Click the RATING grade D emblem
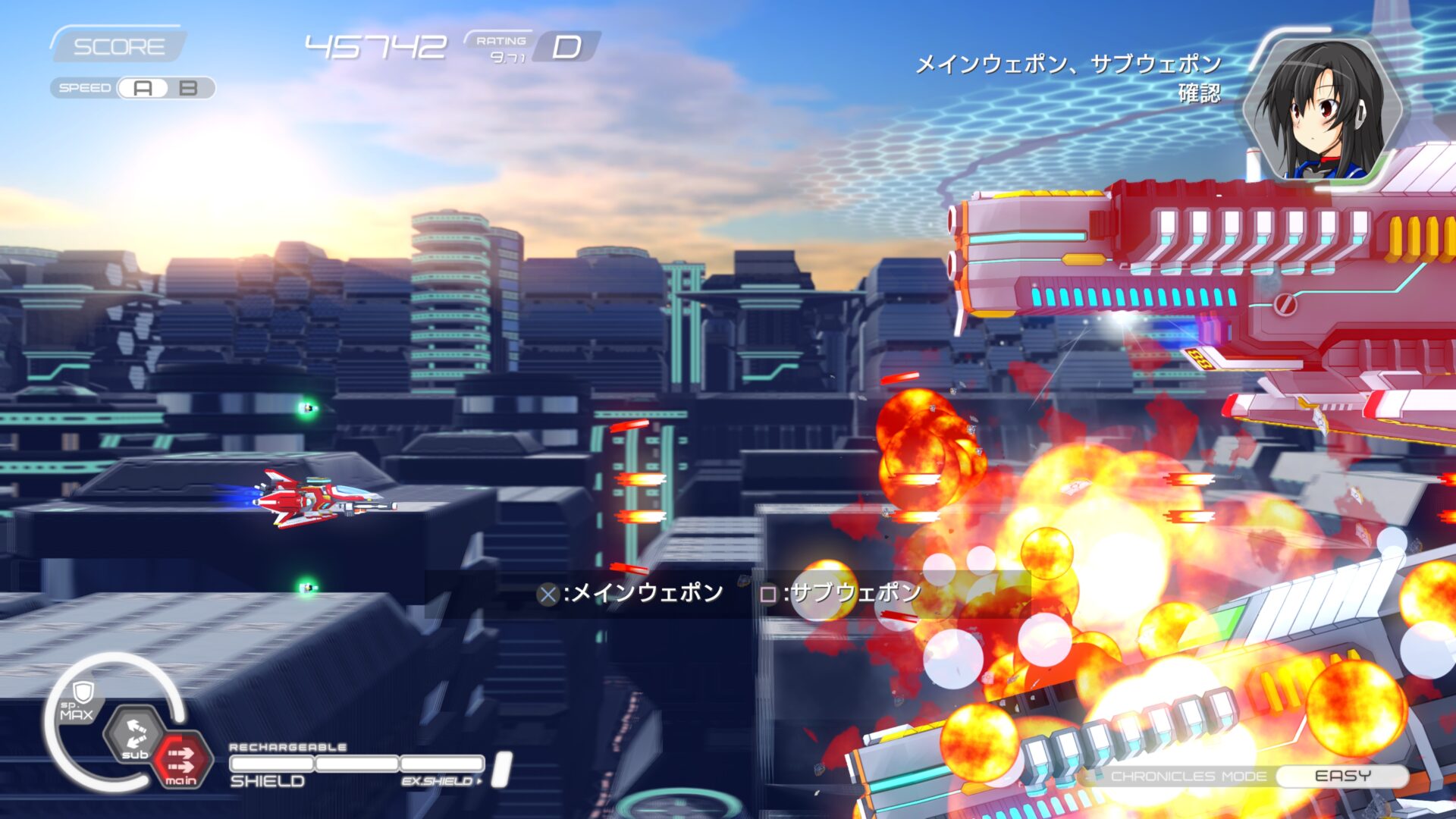 point(569,47)
